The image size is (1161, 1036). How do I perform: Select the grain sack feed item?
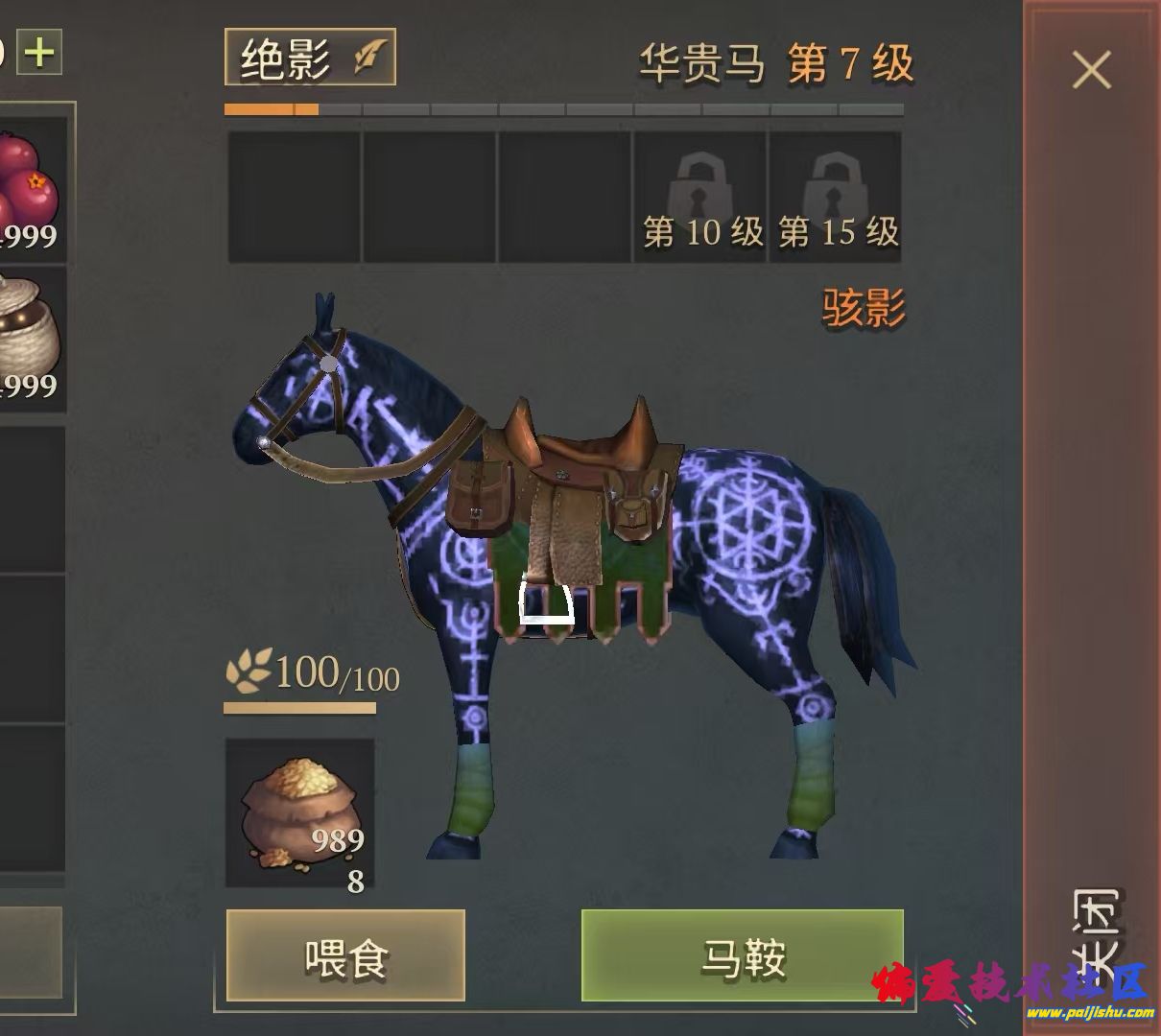coord(299,812)
